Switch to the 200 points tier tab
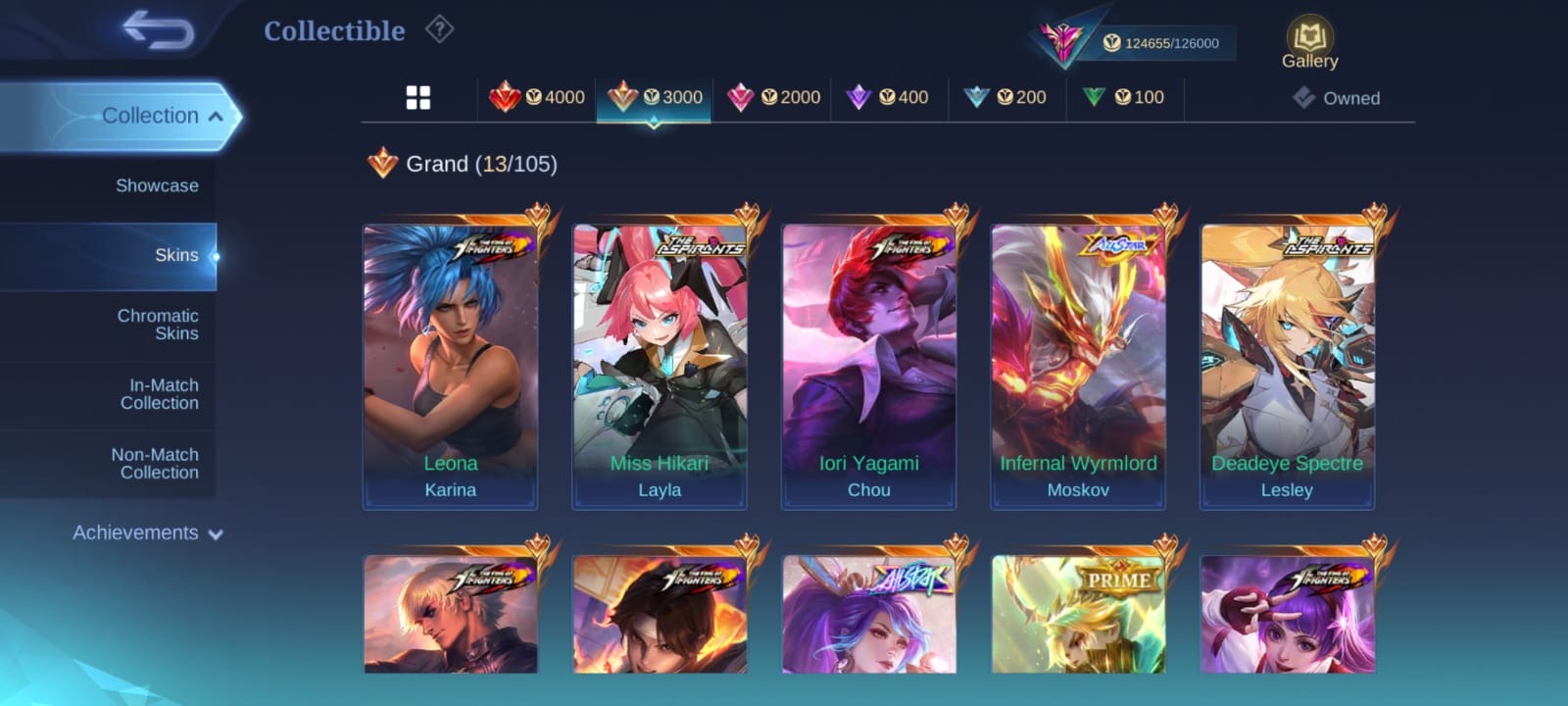1568x706 pixels. [1006, 98]
